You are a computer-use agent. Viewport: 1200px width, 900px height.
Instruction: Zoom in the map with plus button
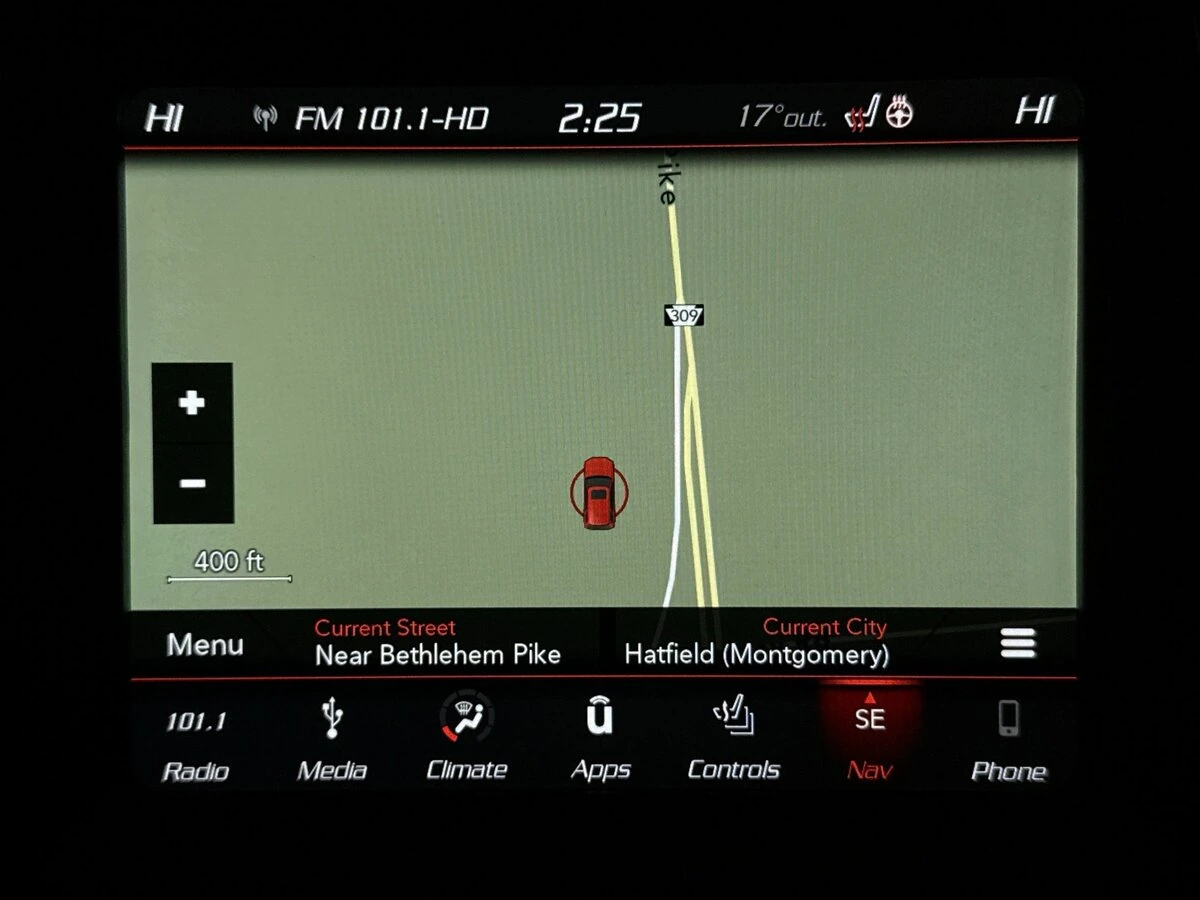point(192,403)
